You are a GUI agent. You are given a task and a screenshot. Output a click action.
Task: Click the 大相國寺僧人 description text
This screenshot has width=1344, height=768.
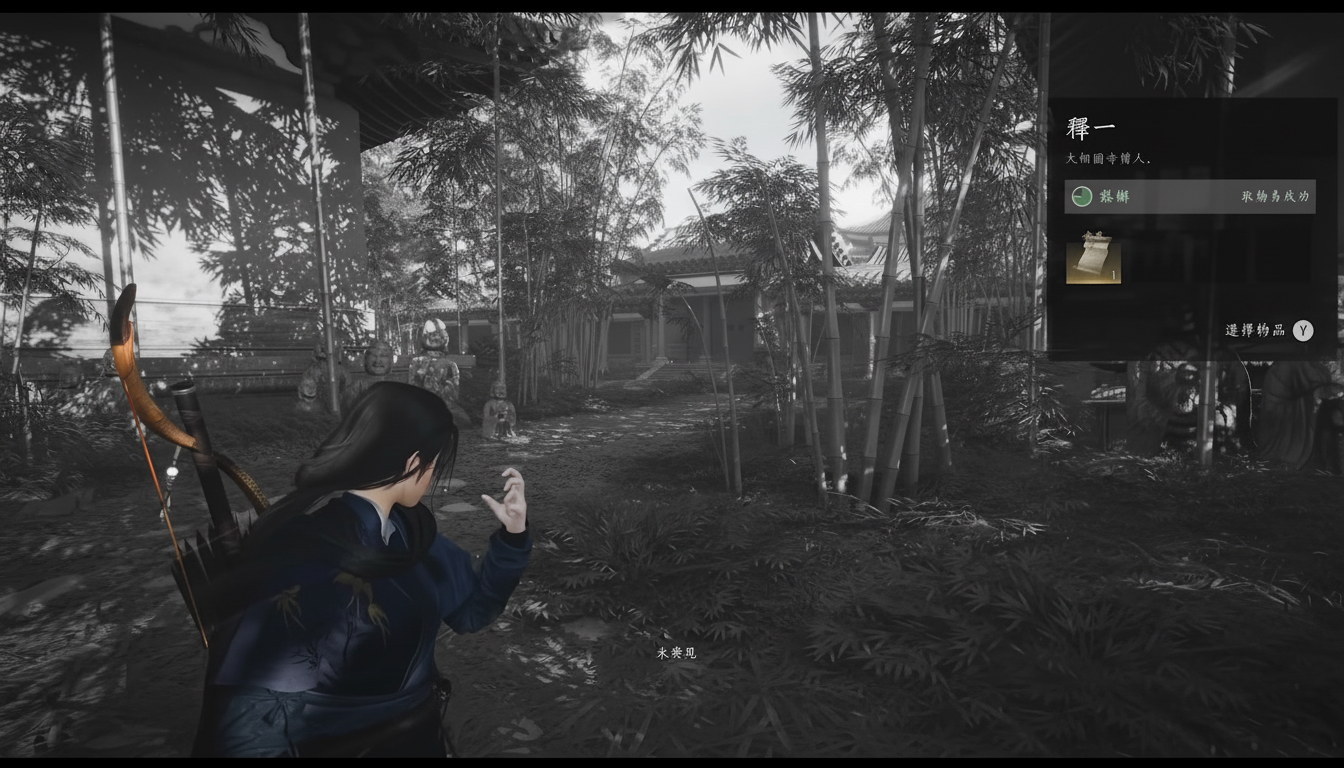pos(1105,159)
